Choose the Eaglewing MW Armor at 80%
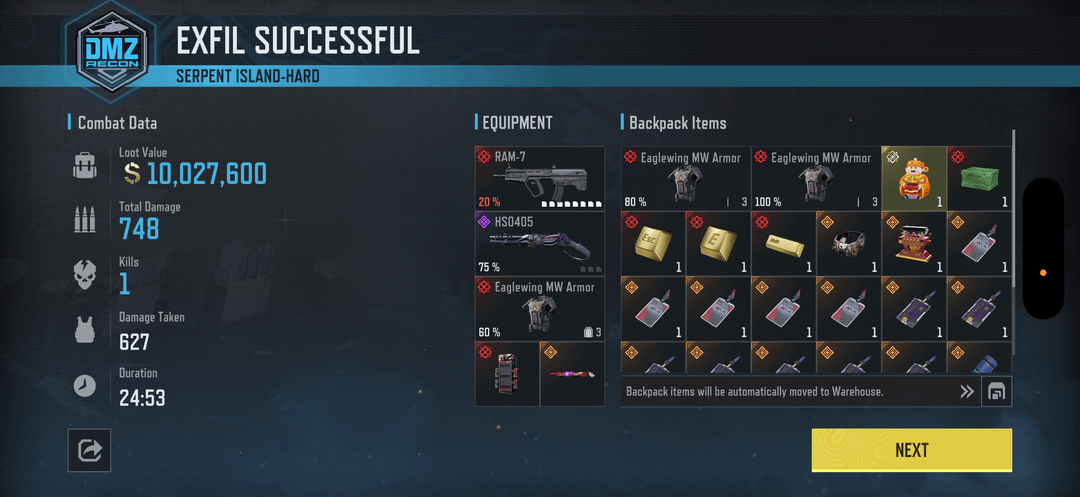Screen dimensions: 1080x497 tap(685, 178)
